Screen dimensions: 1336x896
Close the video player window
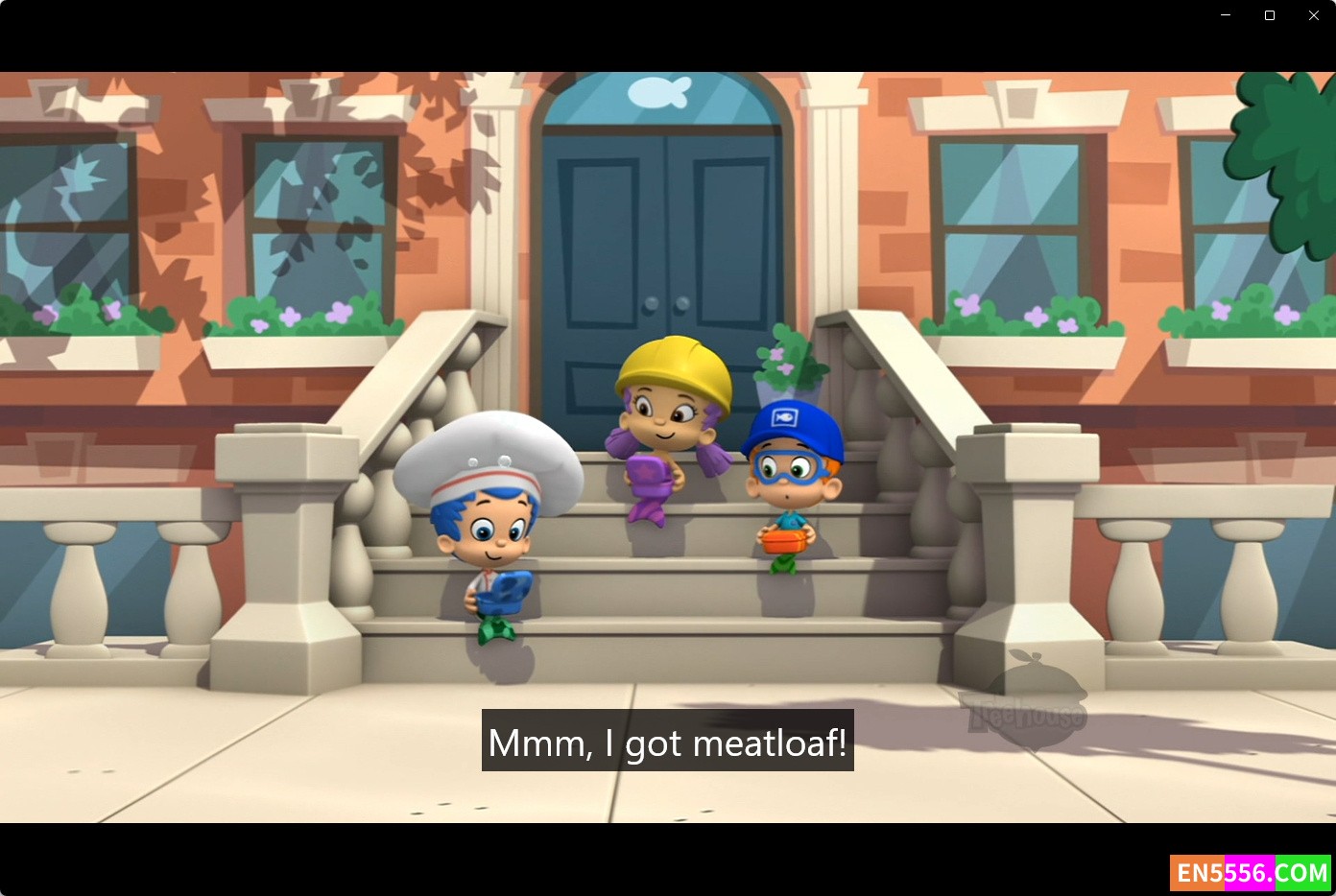click(x=1314, y=15)
